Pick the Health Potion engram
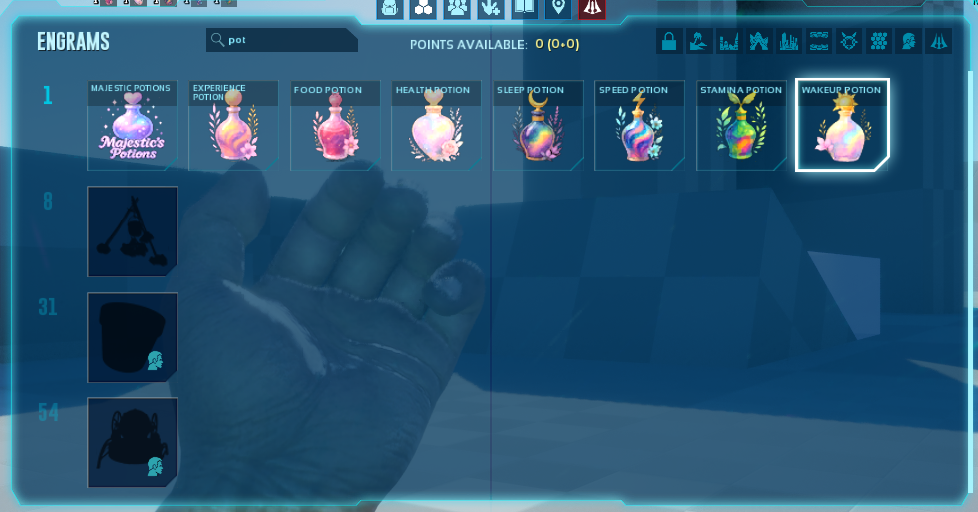Viewport: 978px width, 512px height. pos(437,126)
